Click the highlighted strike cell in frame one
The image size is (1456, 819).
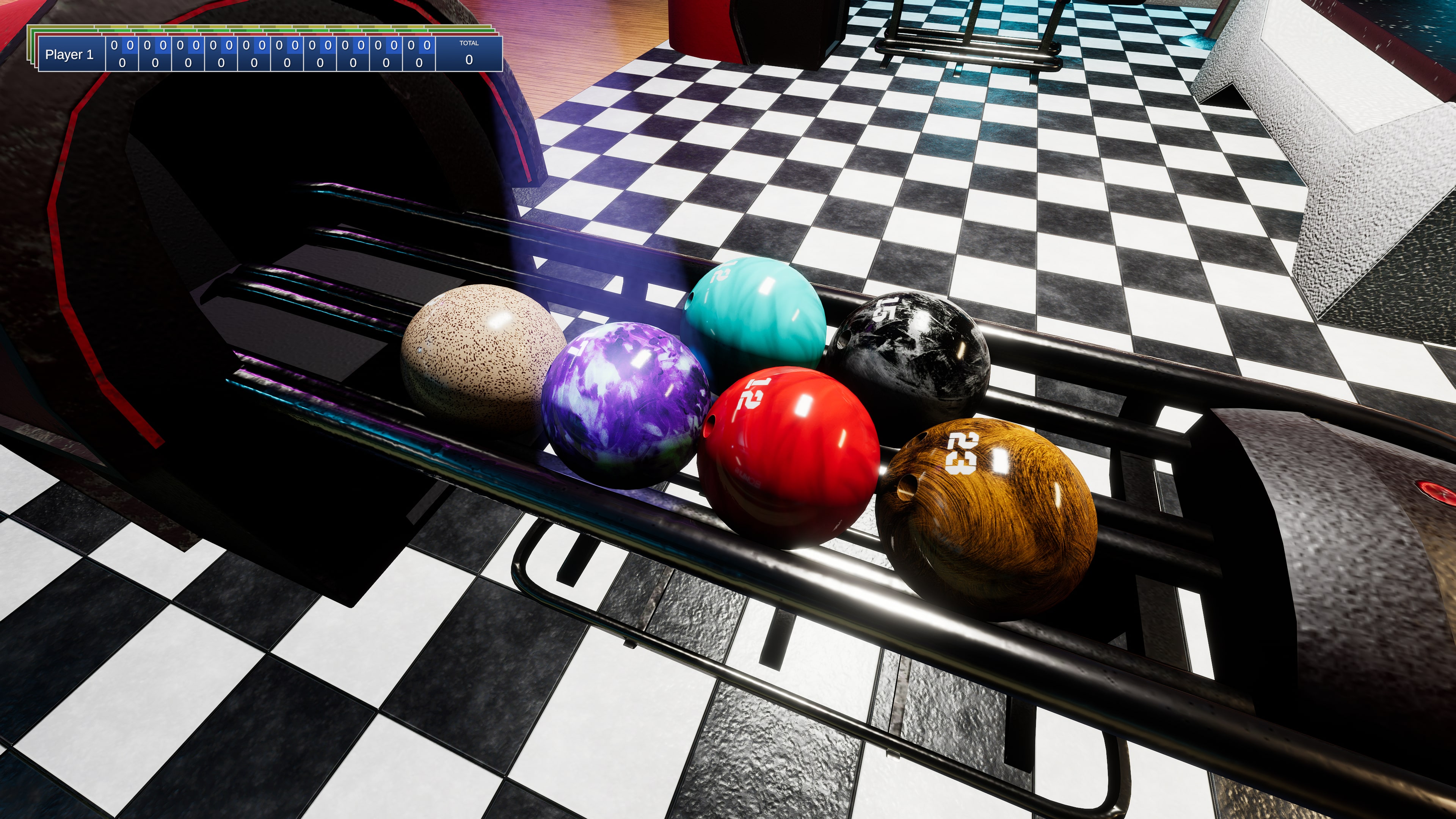pyautogui.click(x=130, y=45)
